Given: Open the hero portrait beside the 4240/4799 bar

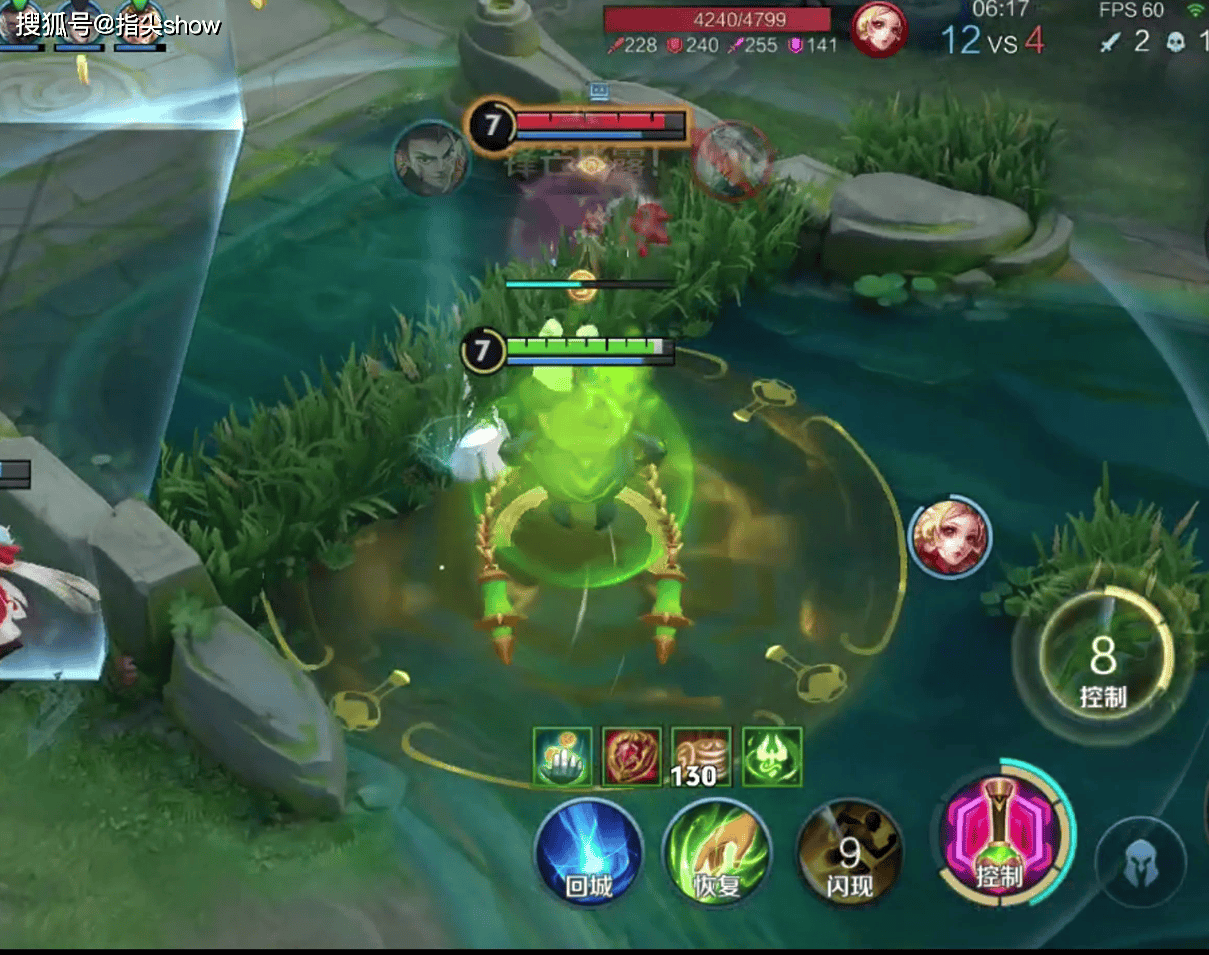Looking at the screenshot, I should point(879,29).
